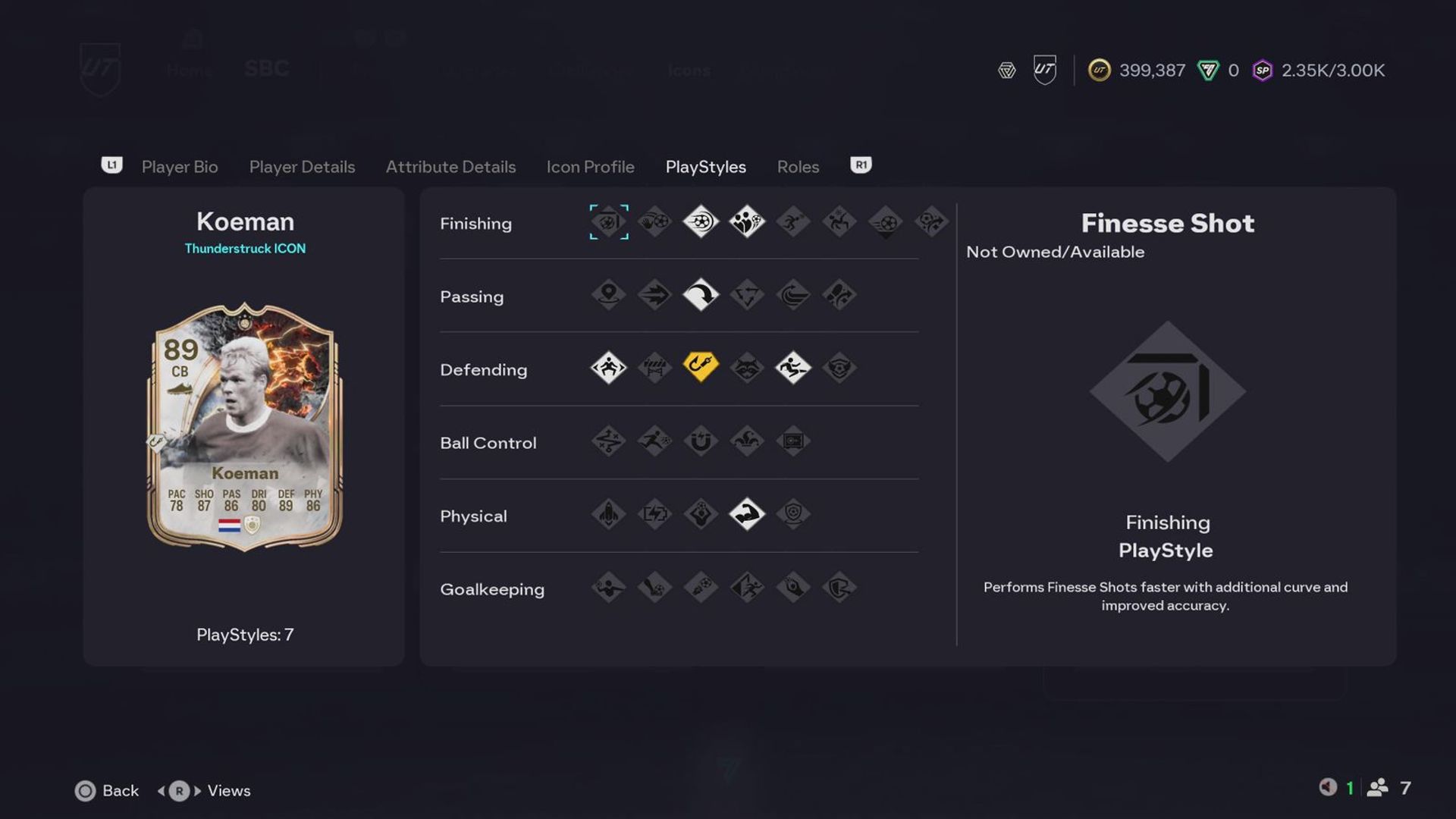Select the Trickster jester icon in Ball Control

point(747,442)
